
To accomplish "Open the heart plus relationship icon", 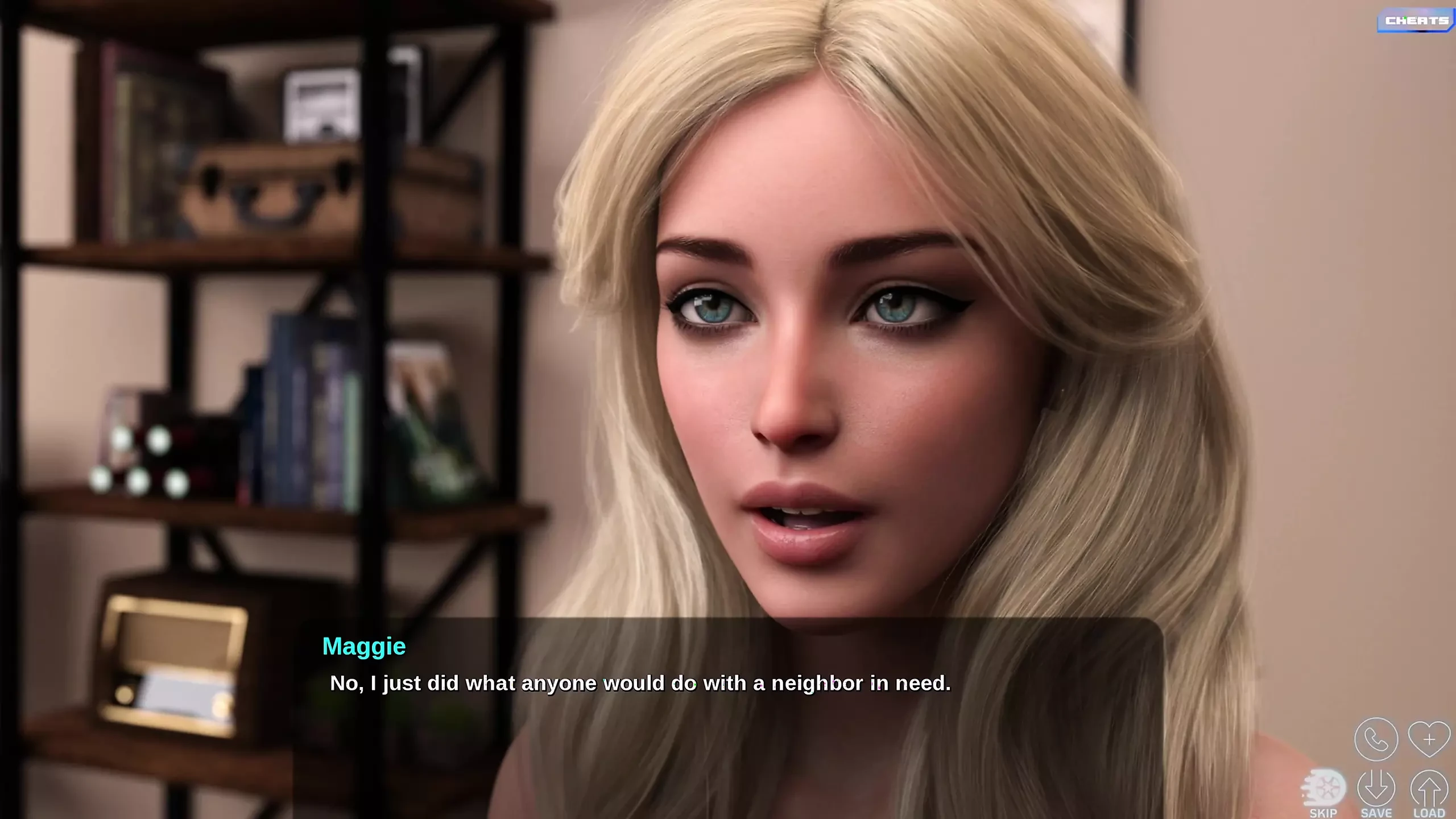I will point(1429,739).
